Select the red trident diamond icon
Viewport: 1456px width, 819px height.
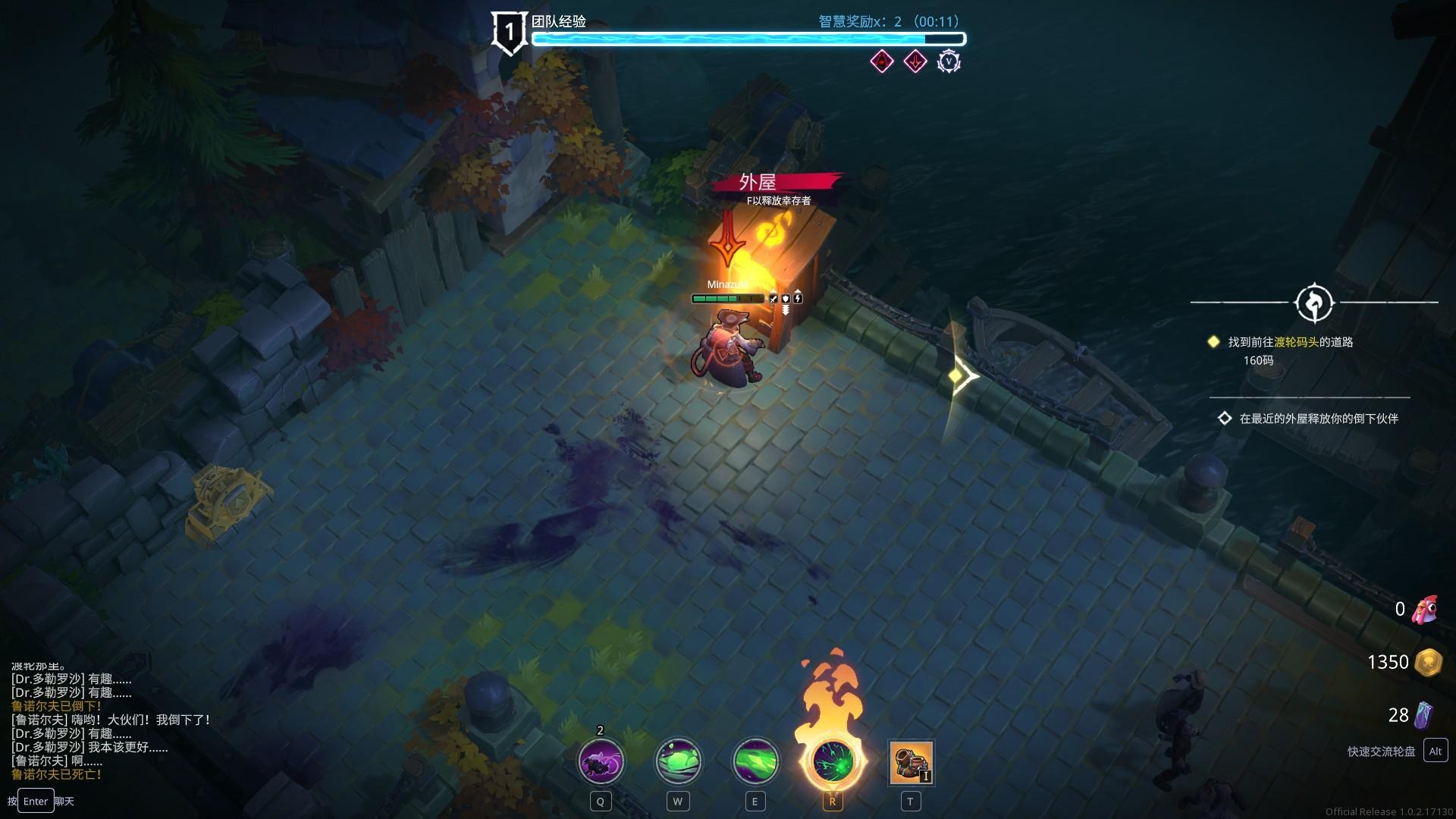[915, 61]
